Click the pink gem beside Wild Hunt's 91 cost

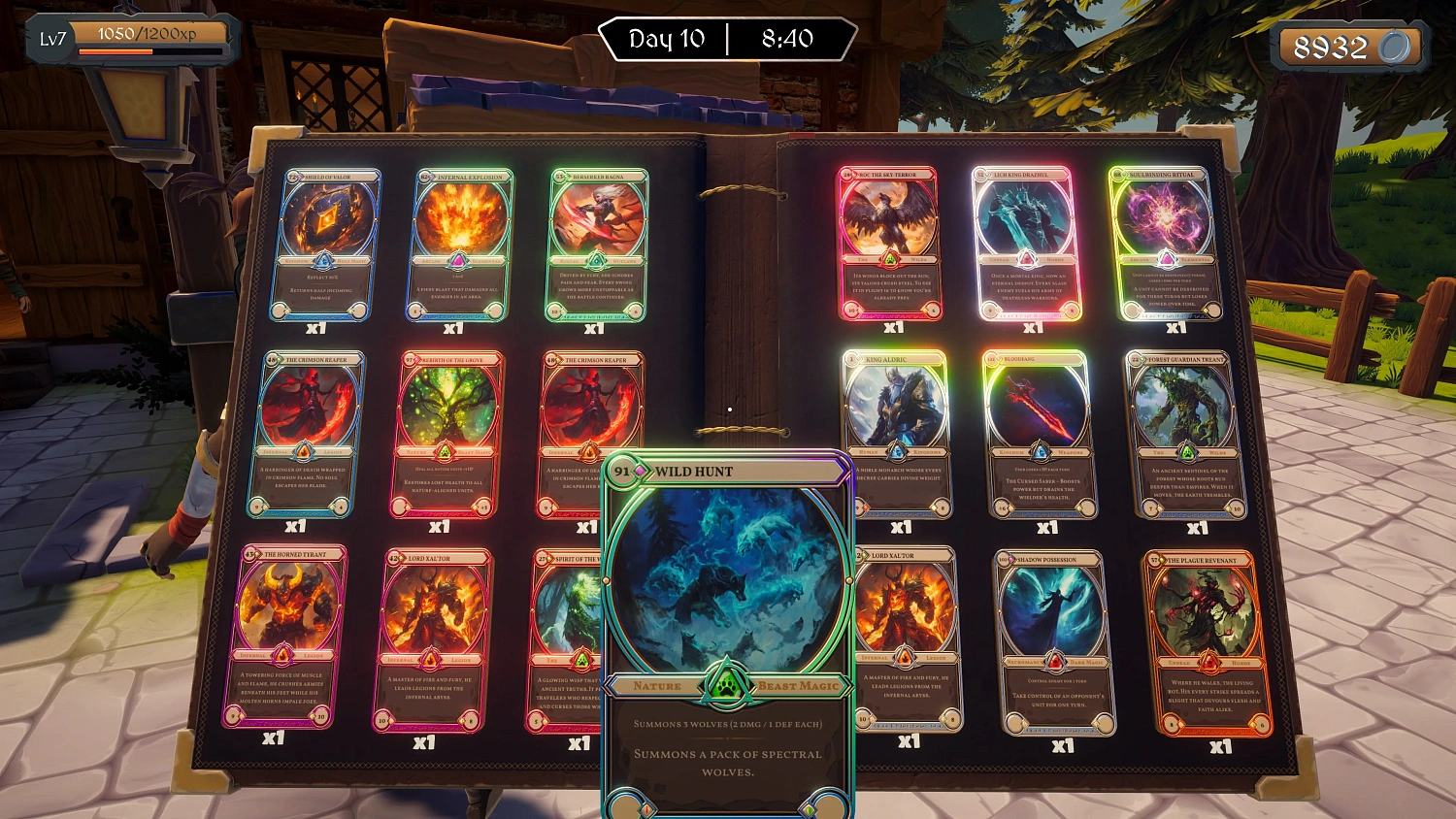pyautogui.click(x=638, y=470)
